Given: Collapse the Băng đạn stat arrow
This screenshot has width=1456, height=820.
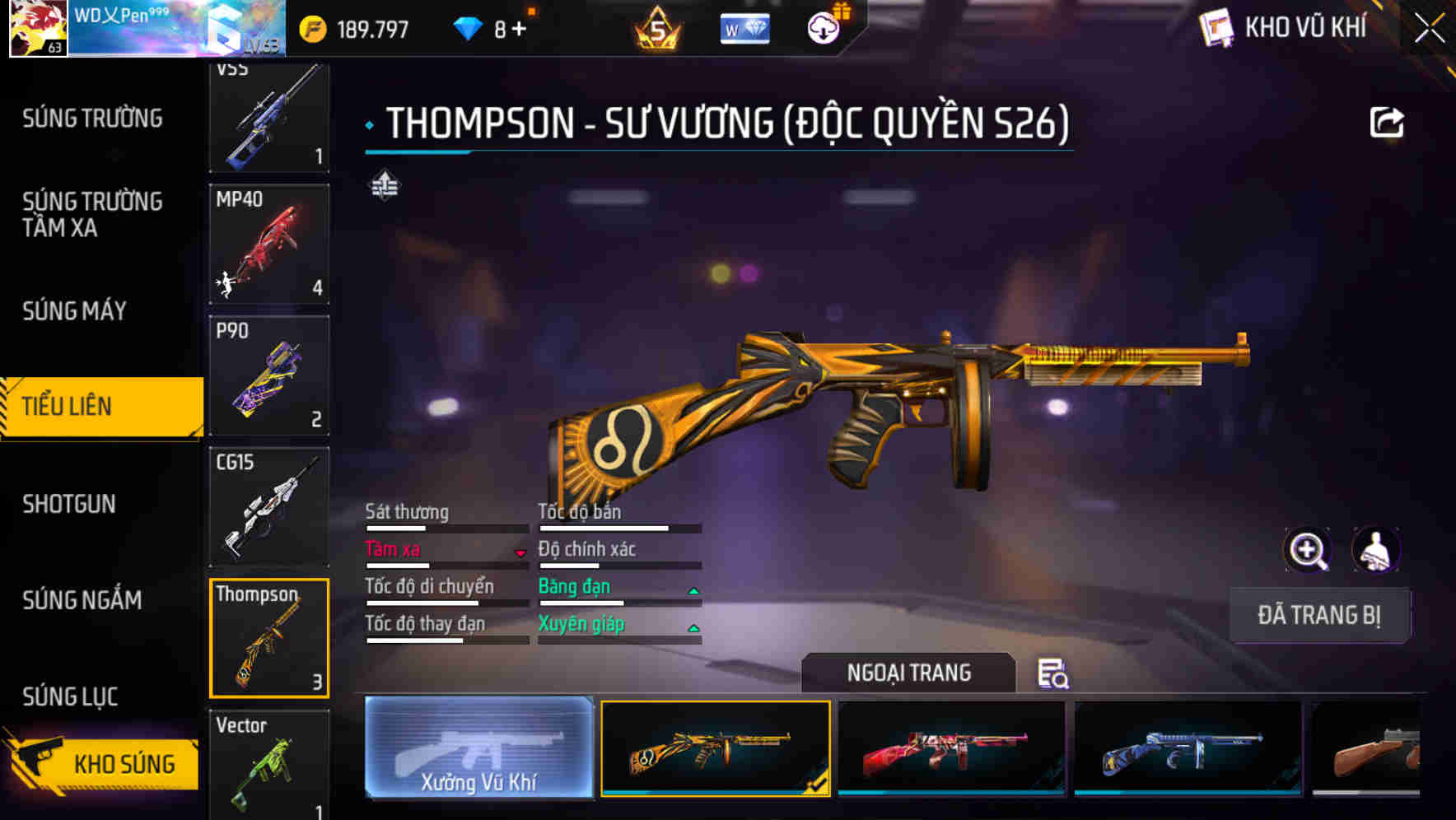Looking at the screenshot, I should click(x=694, y=590).
